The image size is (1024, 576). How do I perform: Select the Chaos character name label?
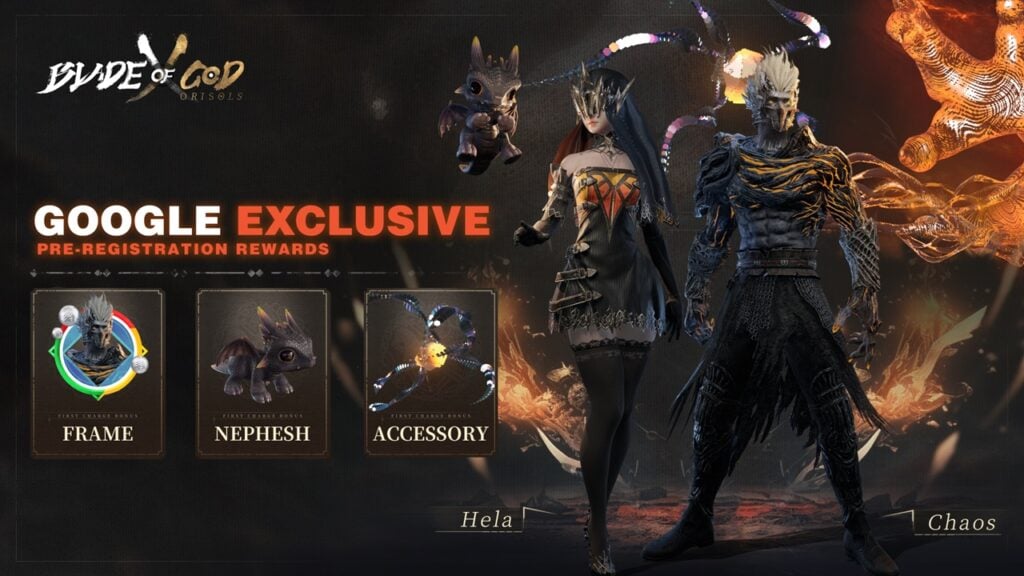click(x=961, y=522)
